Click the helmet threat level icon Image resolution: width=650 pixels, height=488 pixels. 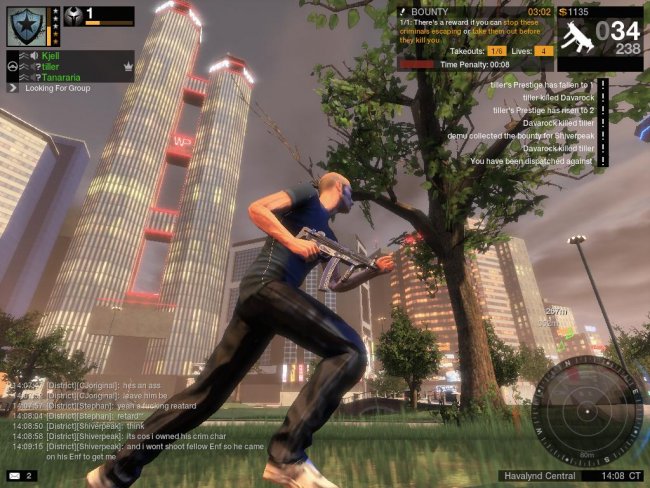72,17
